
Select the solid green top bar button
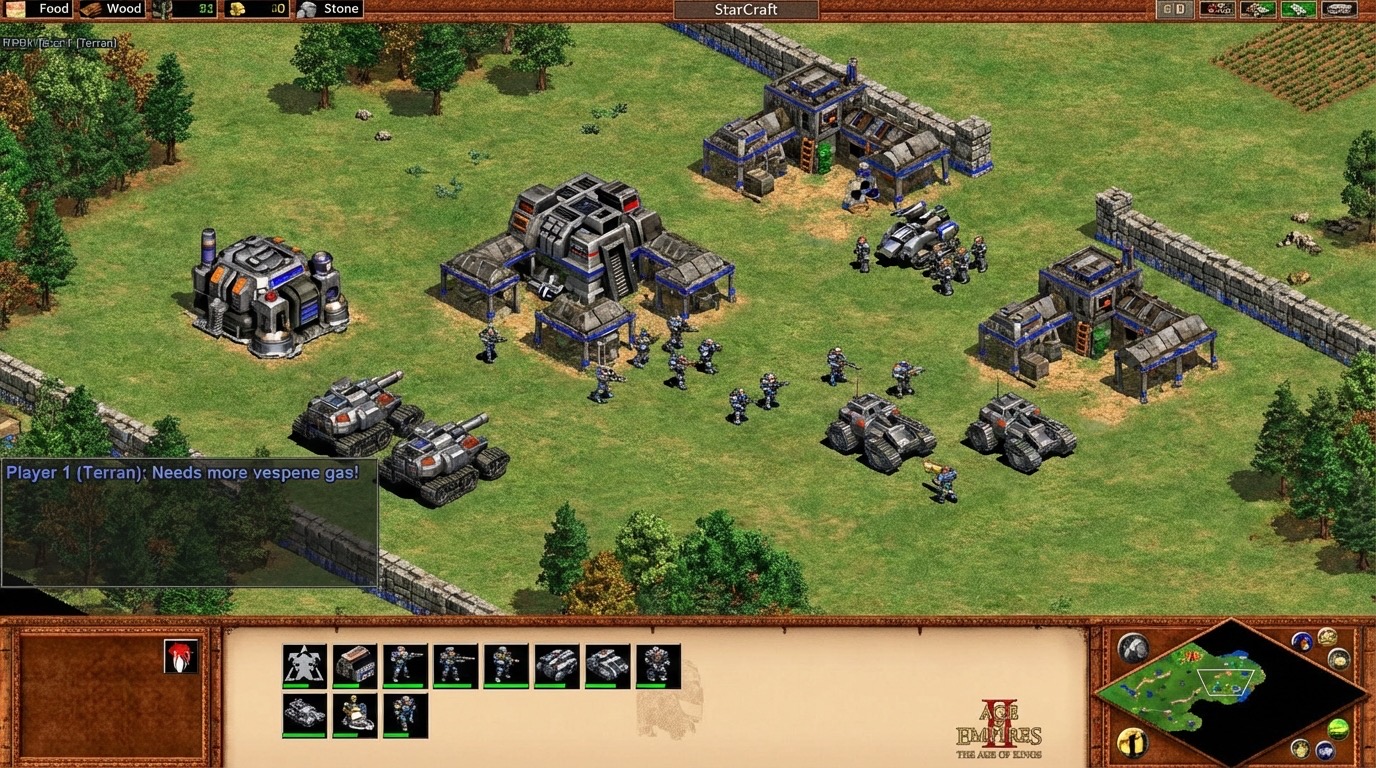click(x=1298, y=9)
